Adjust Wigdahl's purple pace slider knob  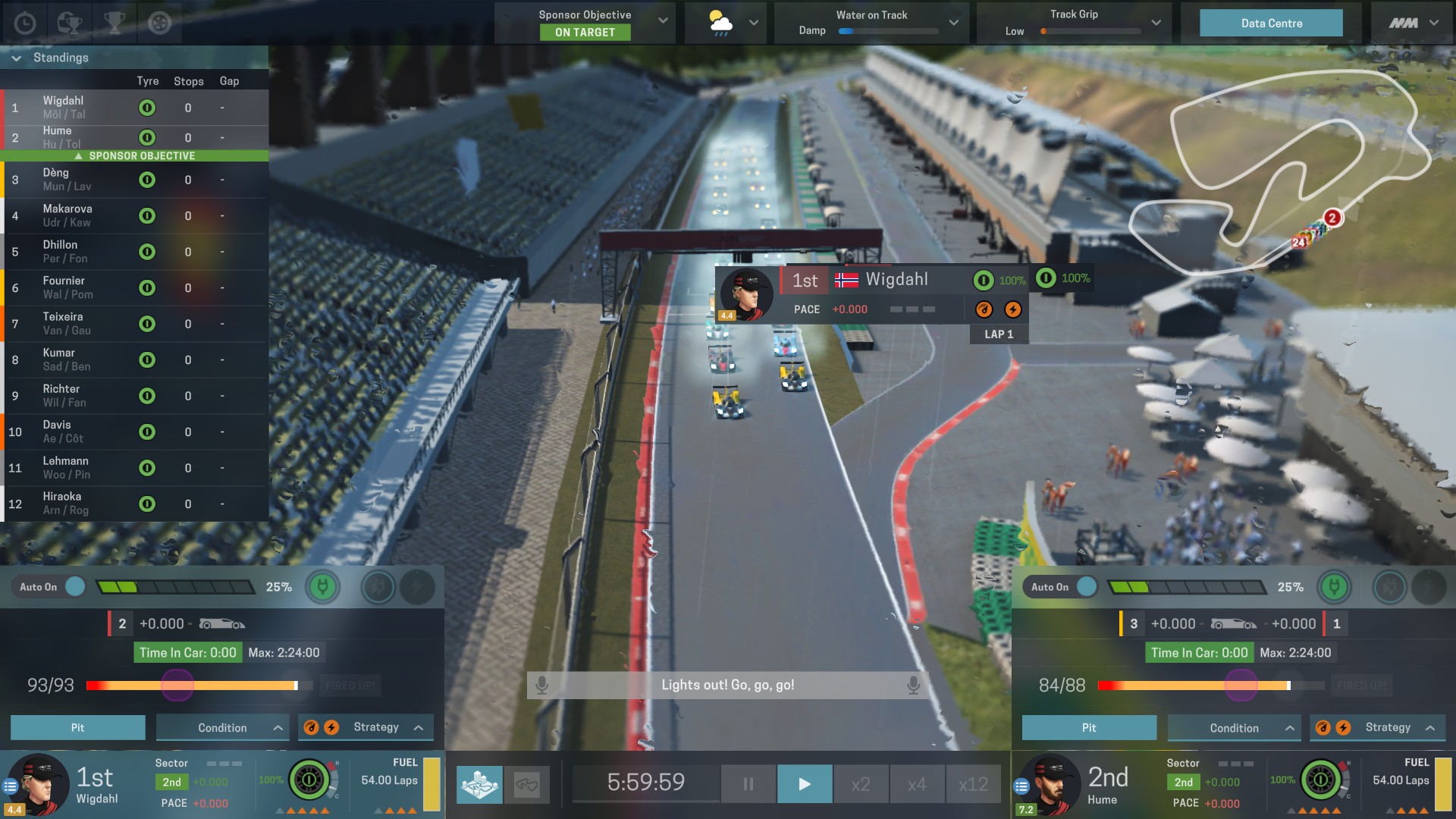[176, 685]
